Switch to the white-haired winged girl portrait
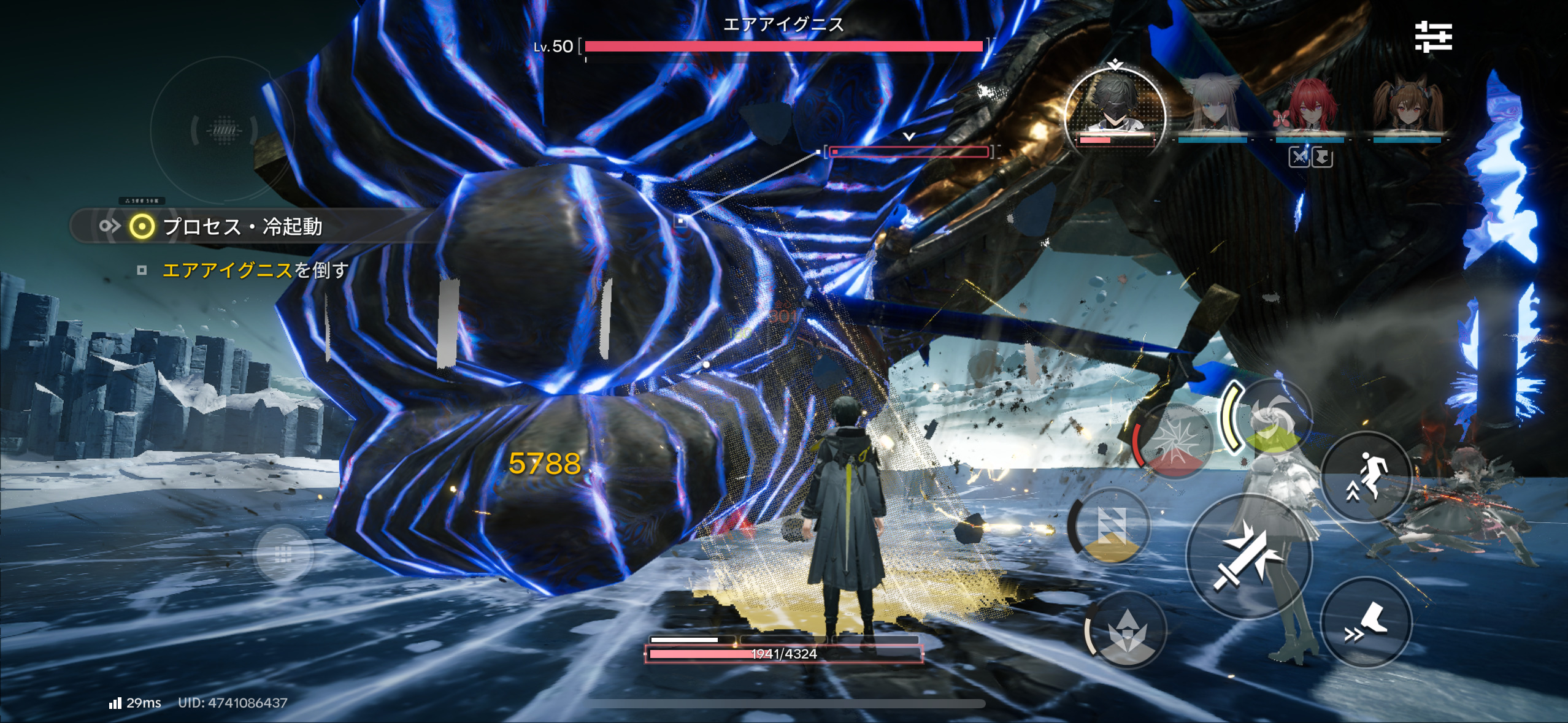1568x723 pixels. click(x=1212, y=110)
